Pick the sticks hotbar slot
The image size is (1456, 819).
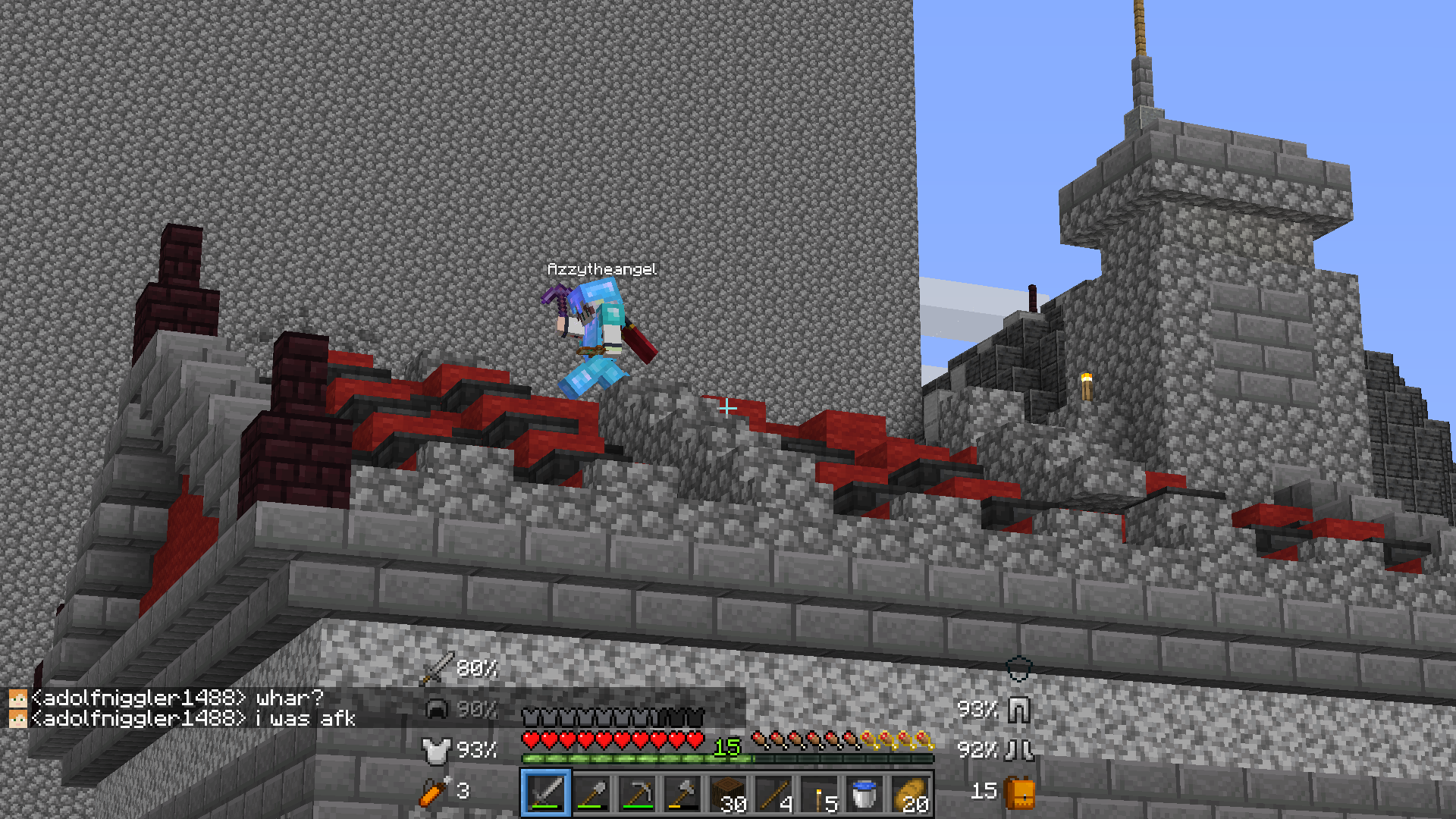[773, 794]
